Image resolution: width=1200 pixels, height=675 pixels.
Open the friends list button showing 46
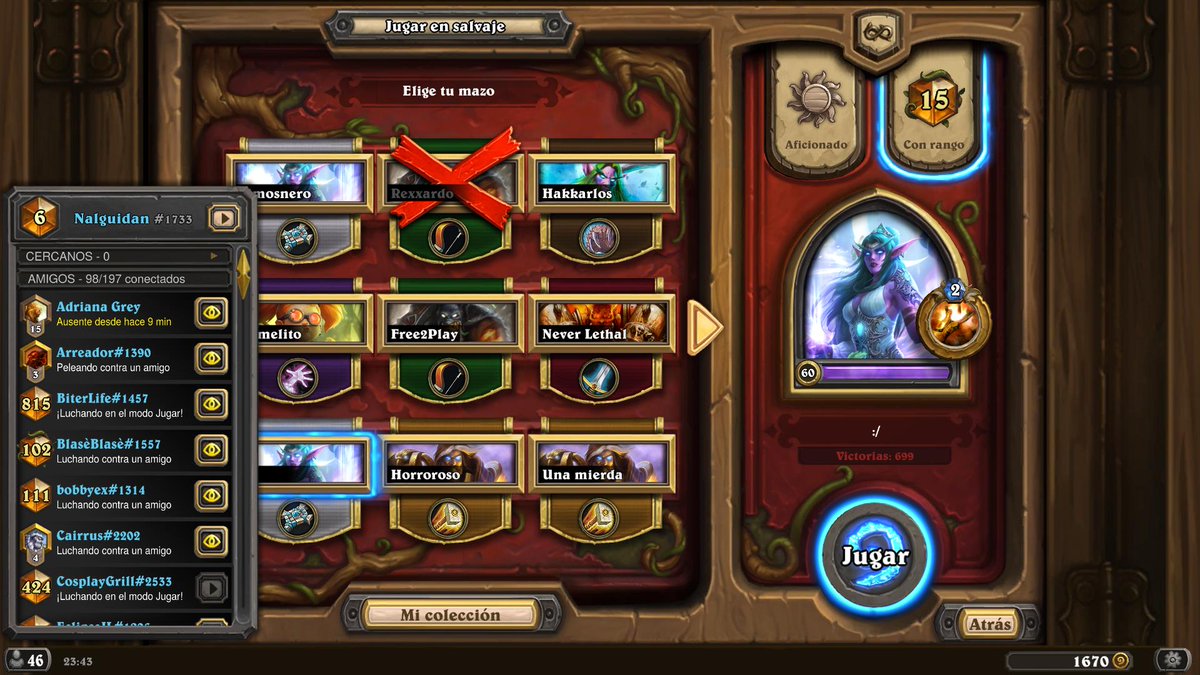[27, 660]
